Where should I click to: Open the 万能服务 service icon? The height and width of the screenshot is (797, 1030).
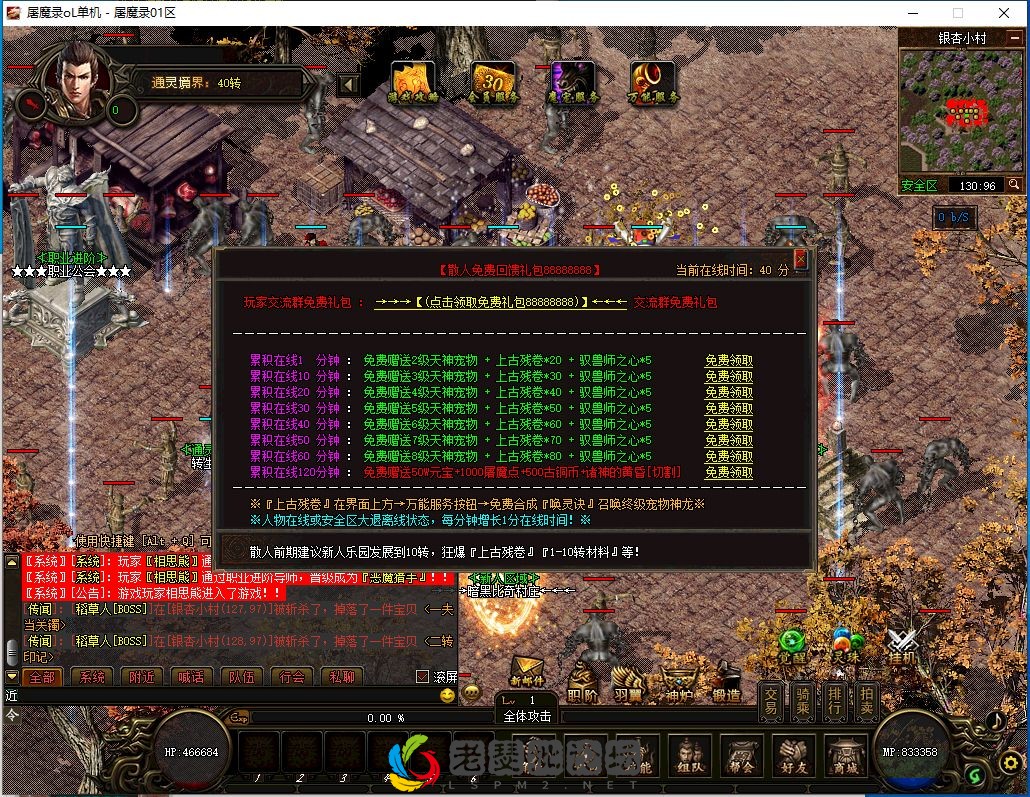(x=652, y=82)
